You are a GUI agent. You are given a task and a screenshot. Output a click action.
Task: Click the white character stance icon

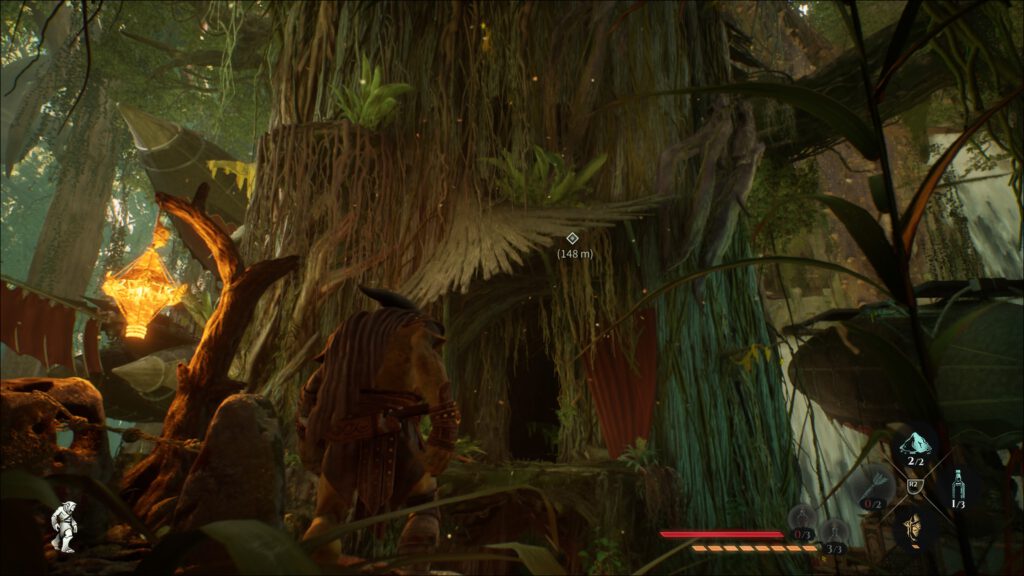click(65, 526)
